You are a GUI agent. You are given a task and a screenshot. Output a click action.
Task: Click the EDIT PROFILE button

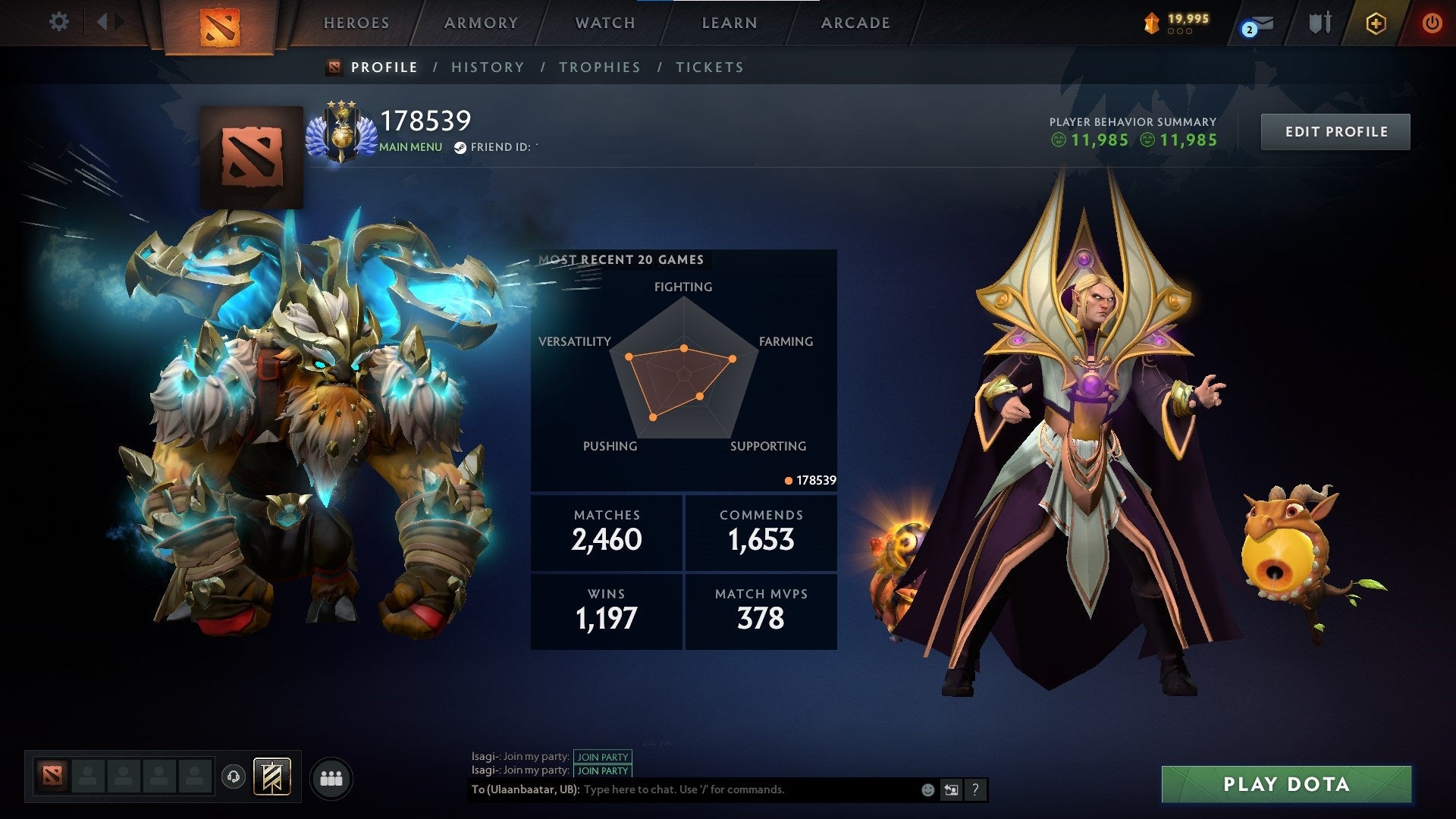pyautogui.click(x=1335, y=130)
